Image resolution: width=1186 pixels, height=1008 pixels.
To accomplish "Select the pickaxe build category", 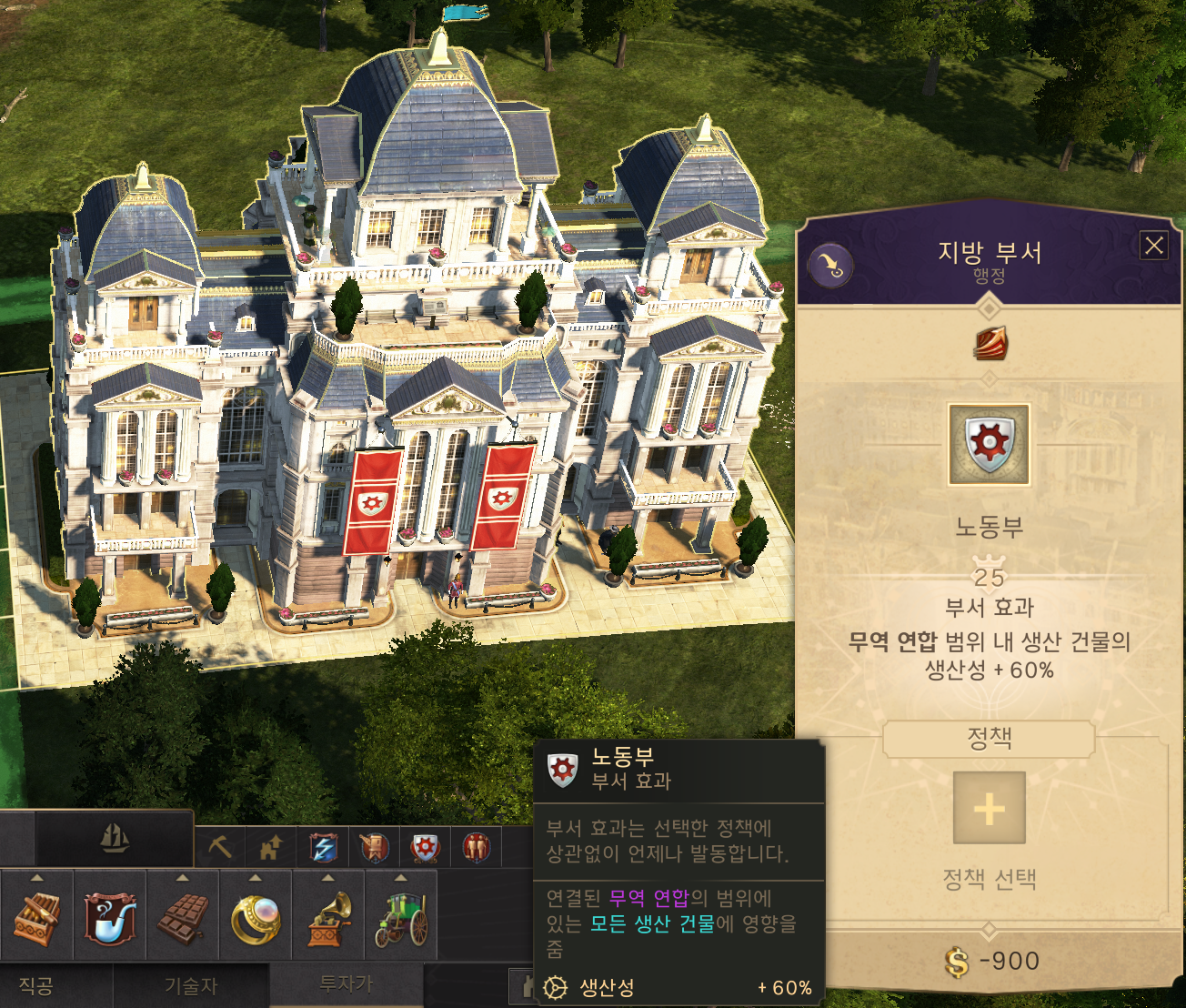I will [220, 848].
